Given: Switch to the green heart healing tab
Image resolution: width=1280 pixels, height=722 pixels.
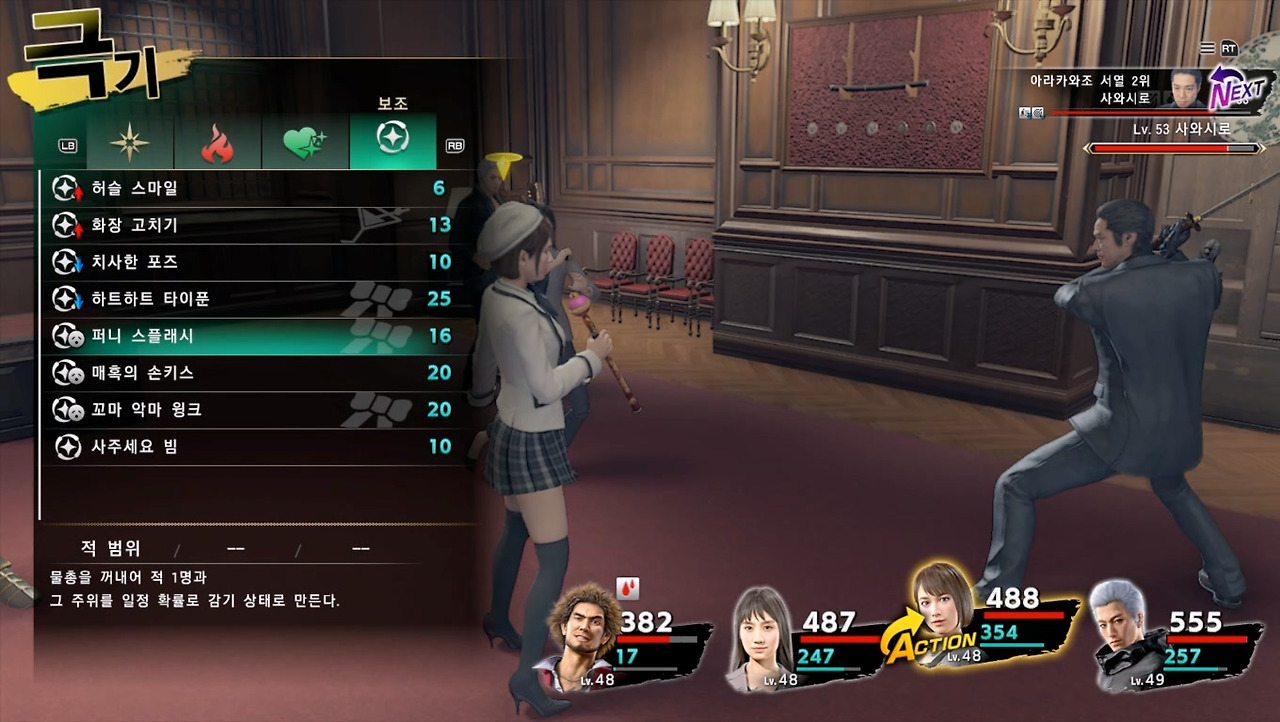Looking at the screenshot, I should click(304, 142).
